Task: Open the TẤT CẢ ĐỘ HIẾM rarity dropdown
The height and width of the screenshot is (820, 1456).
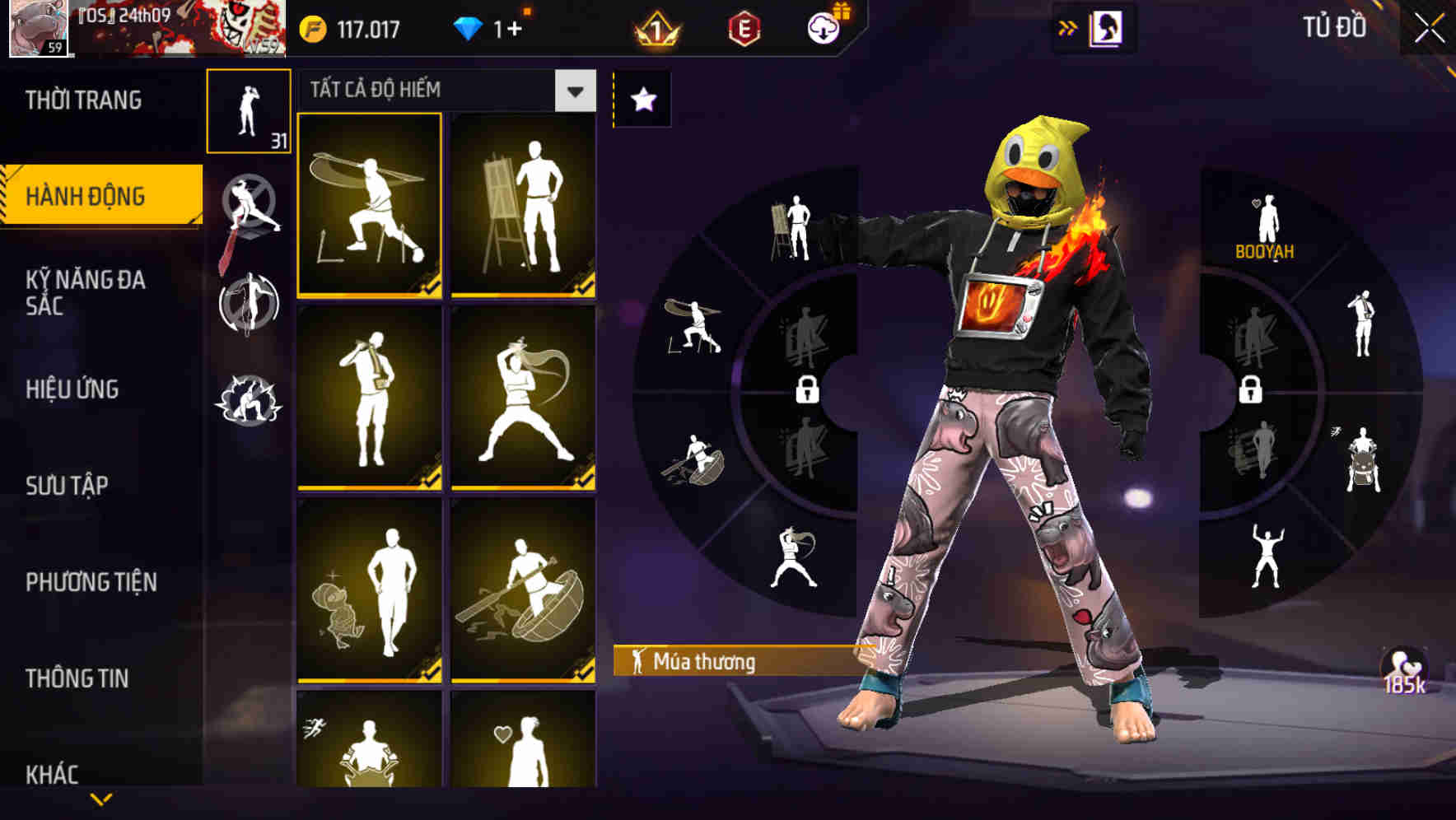Action: pos(573,90)
